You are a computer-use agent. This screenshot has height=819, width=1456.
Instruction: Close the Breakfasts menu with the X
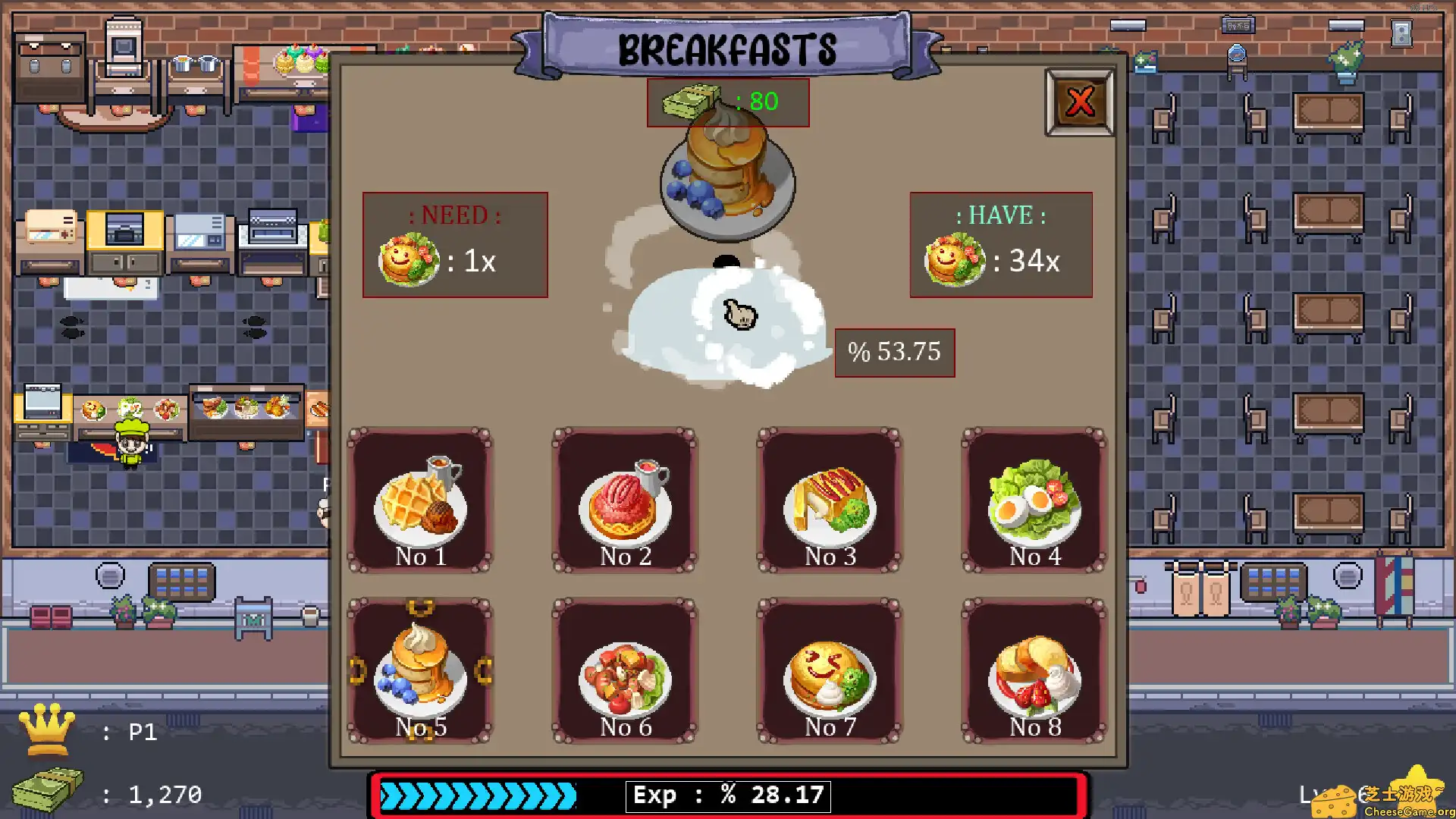coord(1080,101)
